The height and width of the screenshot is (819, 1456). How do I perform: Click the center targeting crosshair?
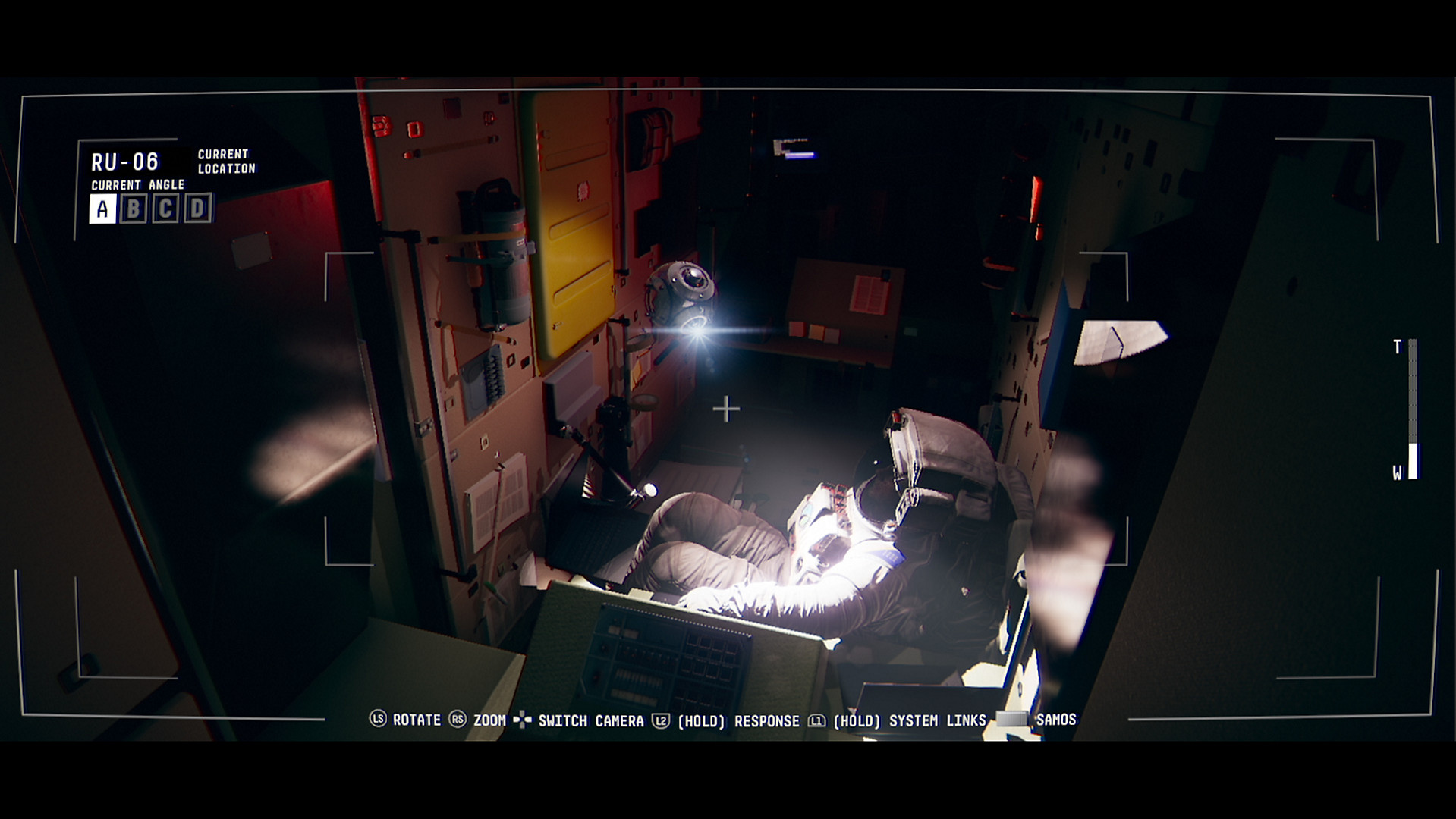click(728, 408)
